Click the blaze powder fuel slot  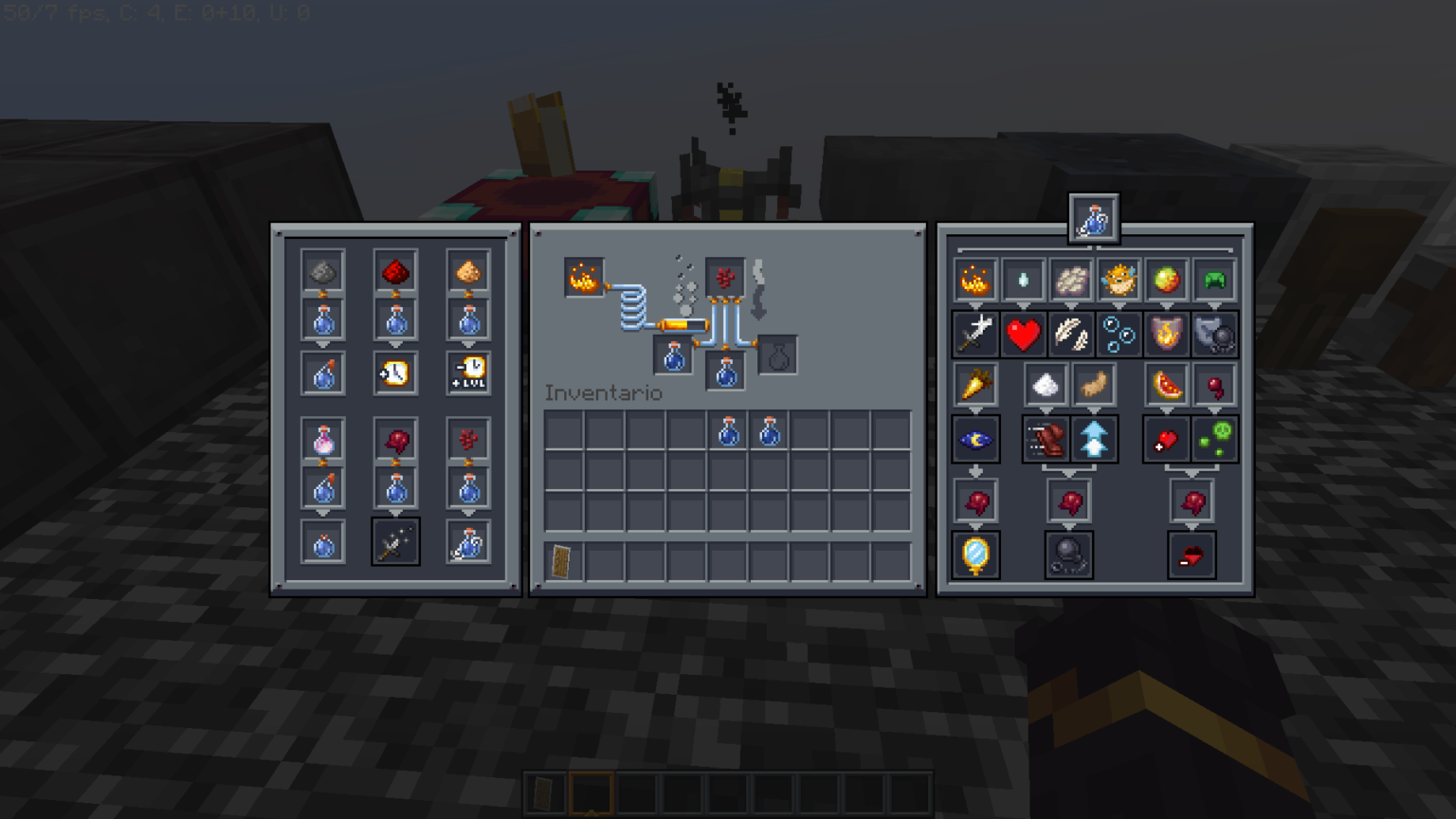[x=585, y=277]
